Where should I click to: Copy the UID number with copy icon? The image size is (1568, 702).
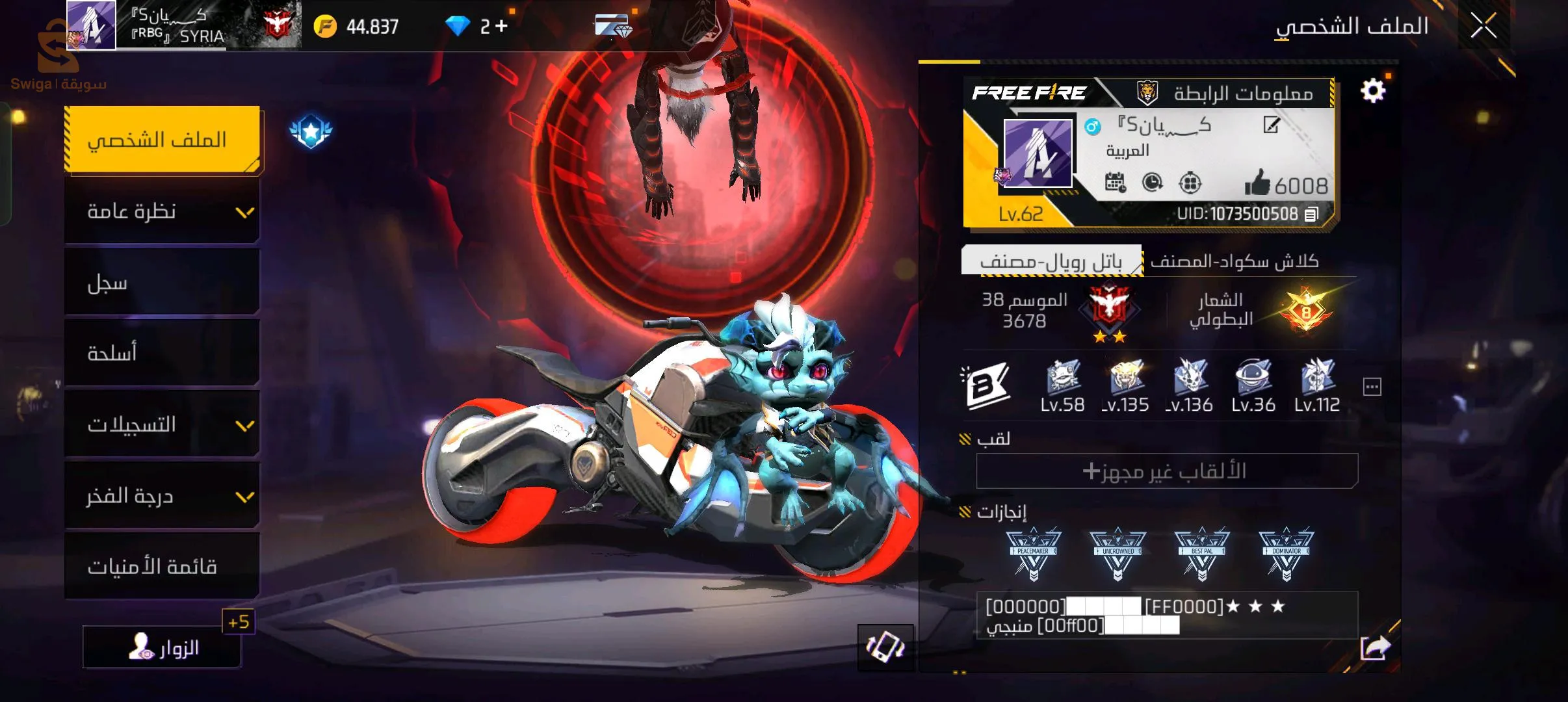[x=1311, y=214]
